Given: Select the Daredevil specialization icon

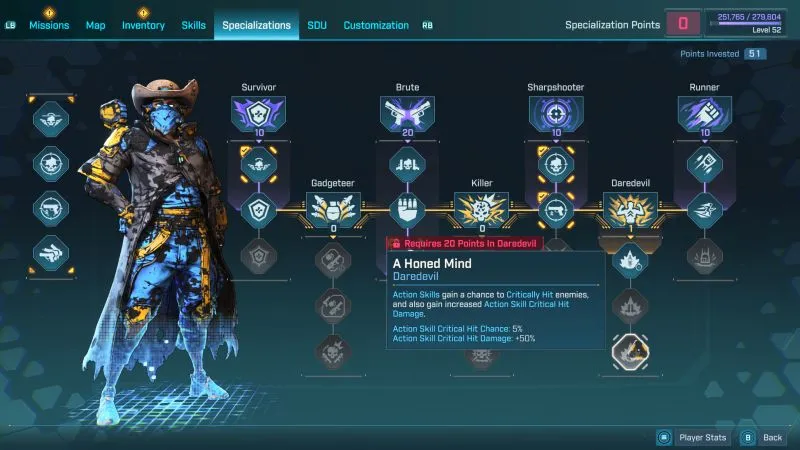Looking at the screenshot, I should (630, 210).
